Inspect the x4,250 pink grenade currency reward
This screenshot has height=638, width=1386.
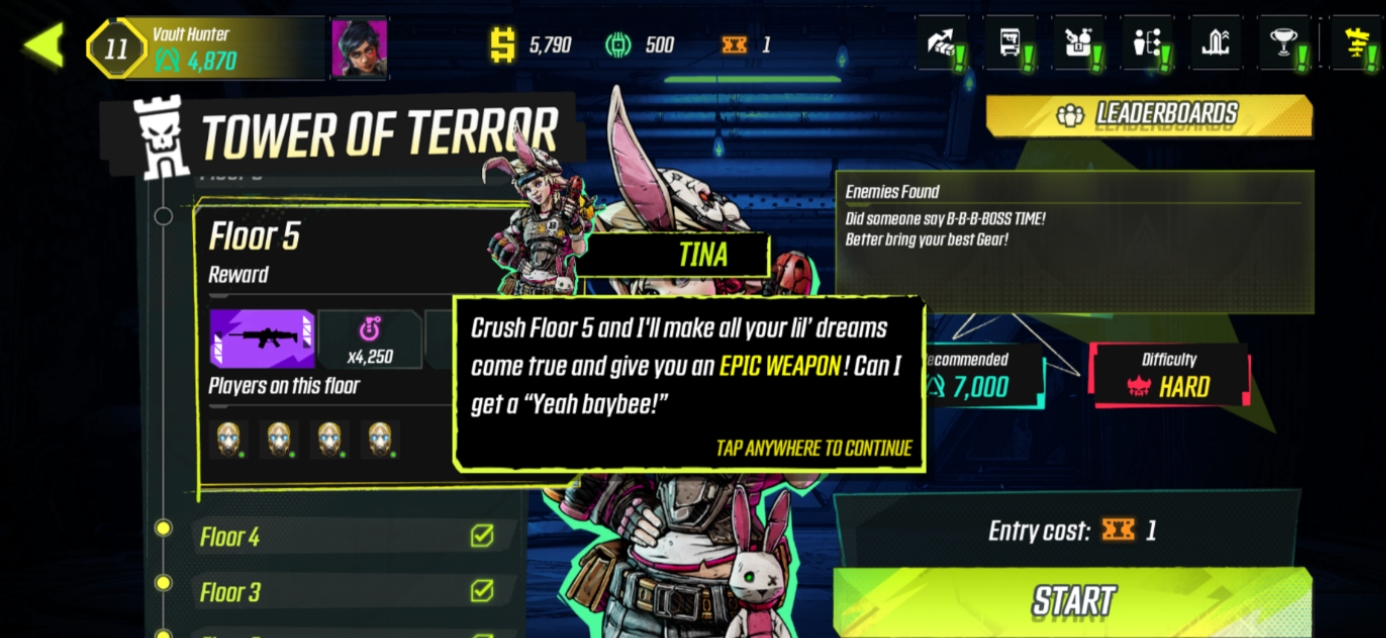point(370,339)
